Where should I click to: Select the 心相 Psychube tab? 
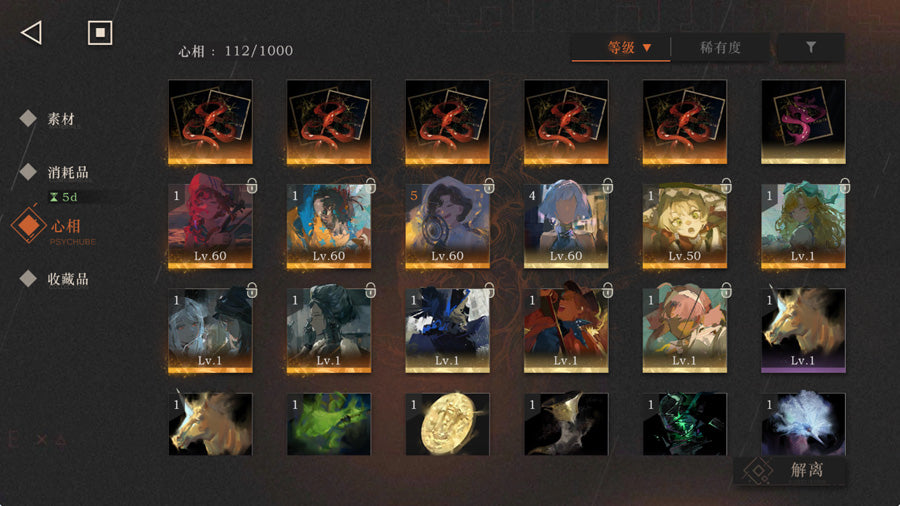(66, 227)
